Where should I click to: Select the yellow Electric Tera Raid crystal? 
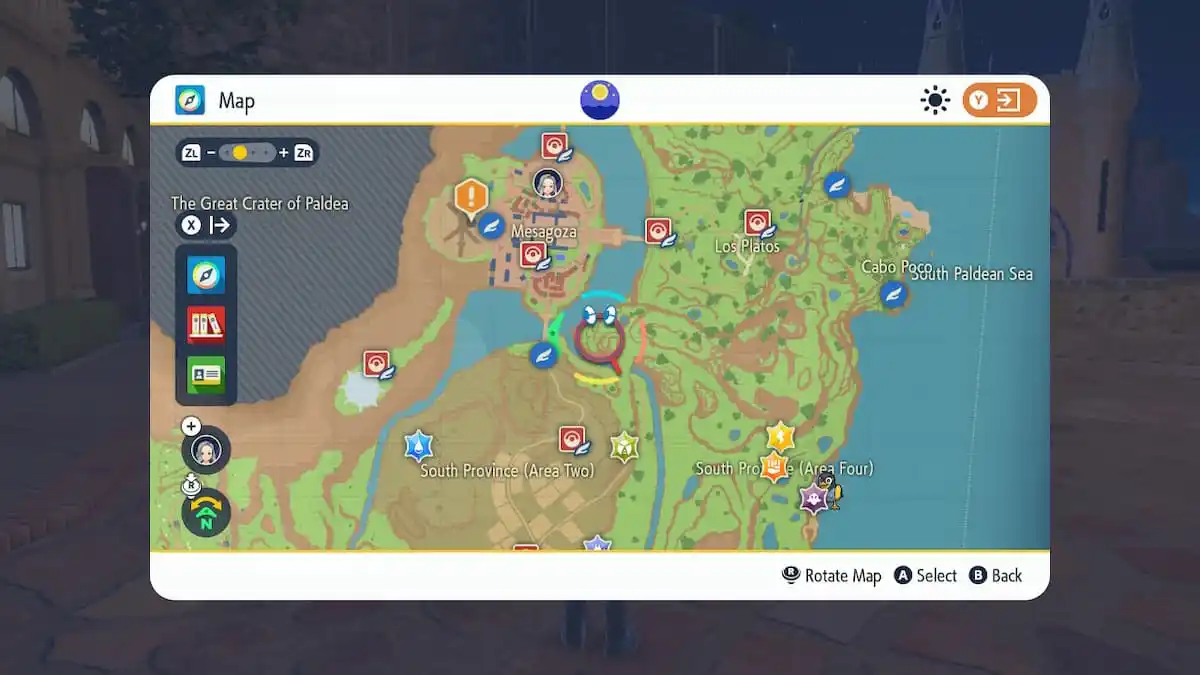(x=780, y=436)
